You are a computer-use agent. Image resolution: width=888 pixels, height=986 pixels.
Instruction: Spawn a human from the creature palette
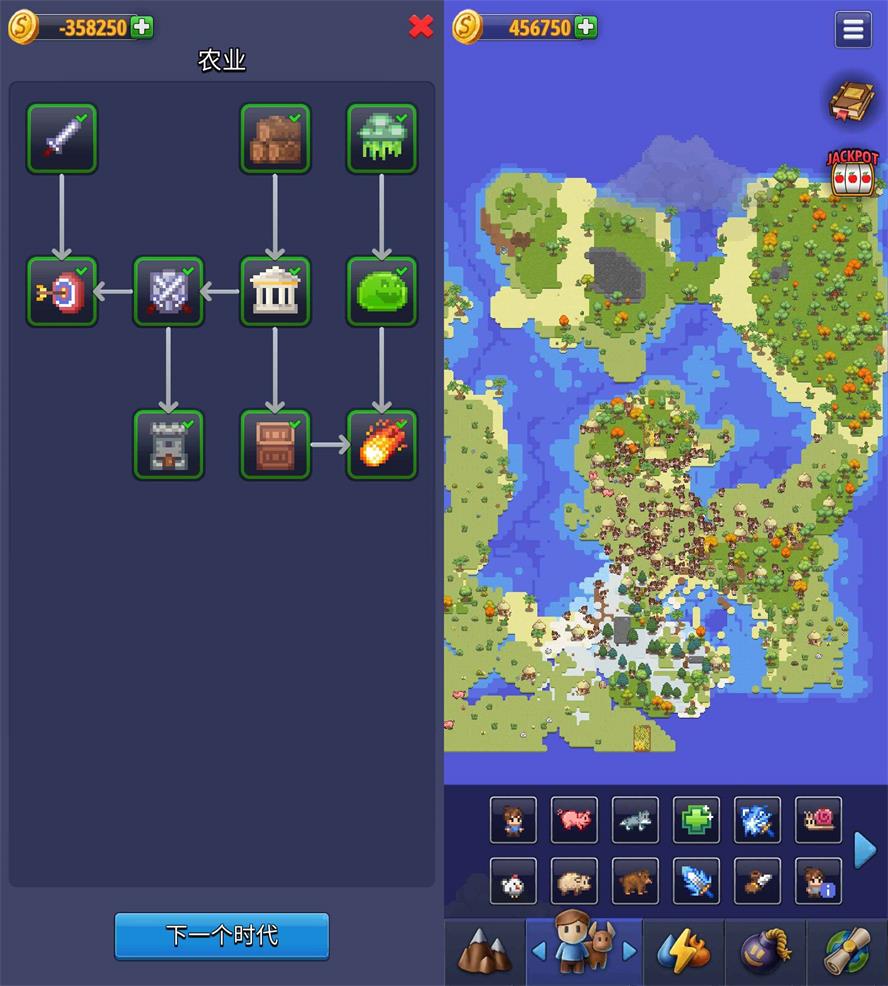tap(513, 820)
